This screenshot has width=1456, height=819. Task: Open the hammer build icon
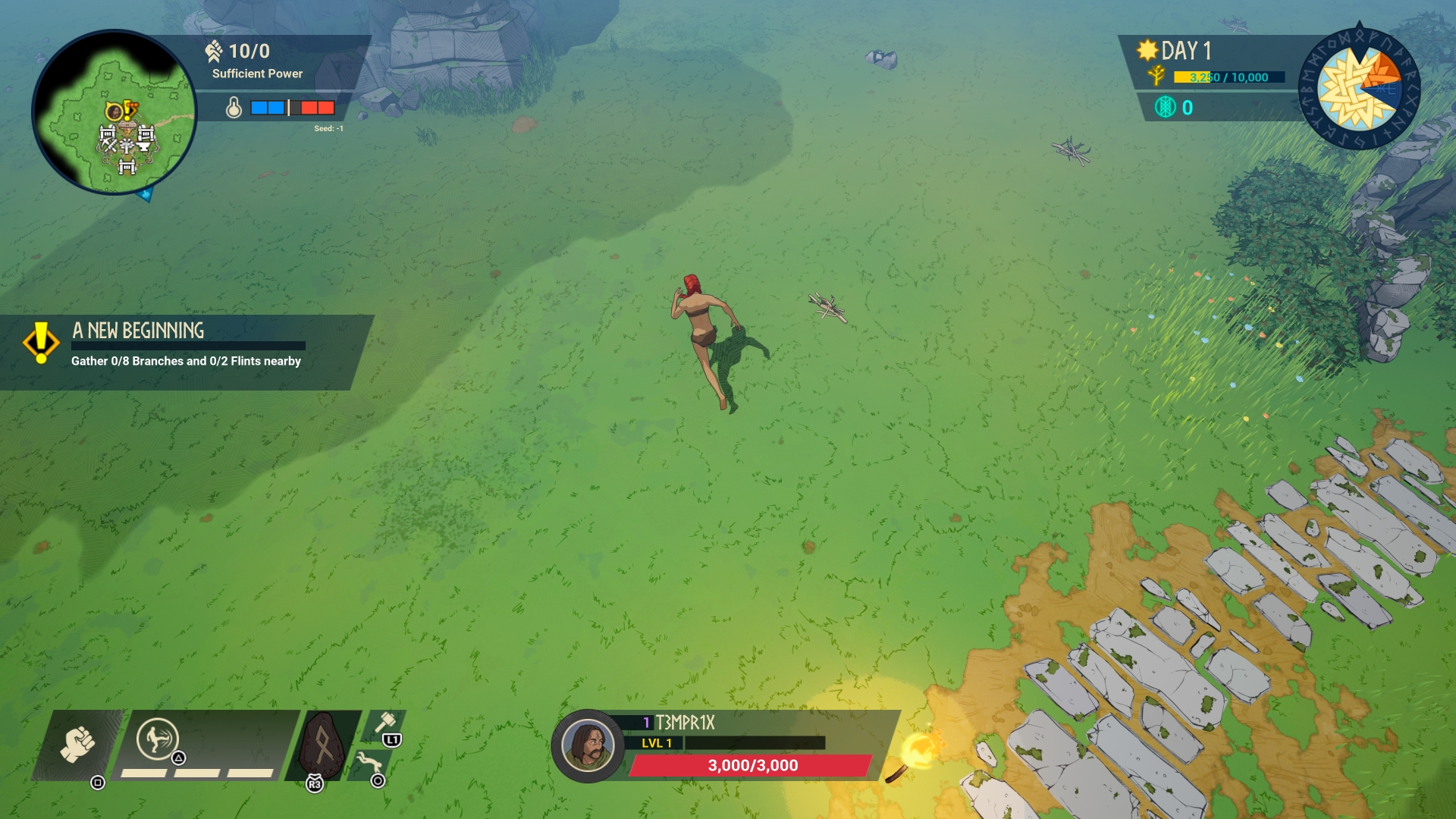(385, 723)
